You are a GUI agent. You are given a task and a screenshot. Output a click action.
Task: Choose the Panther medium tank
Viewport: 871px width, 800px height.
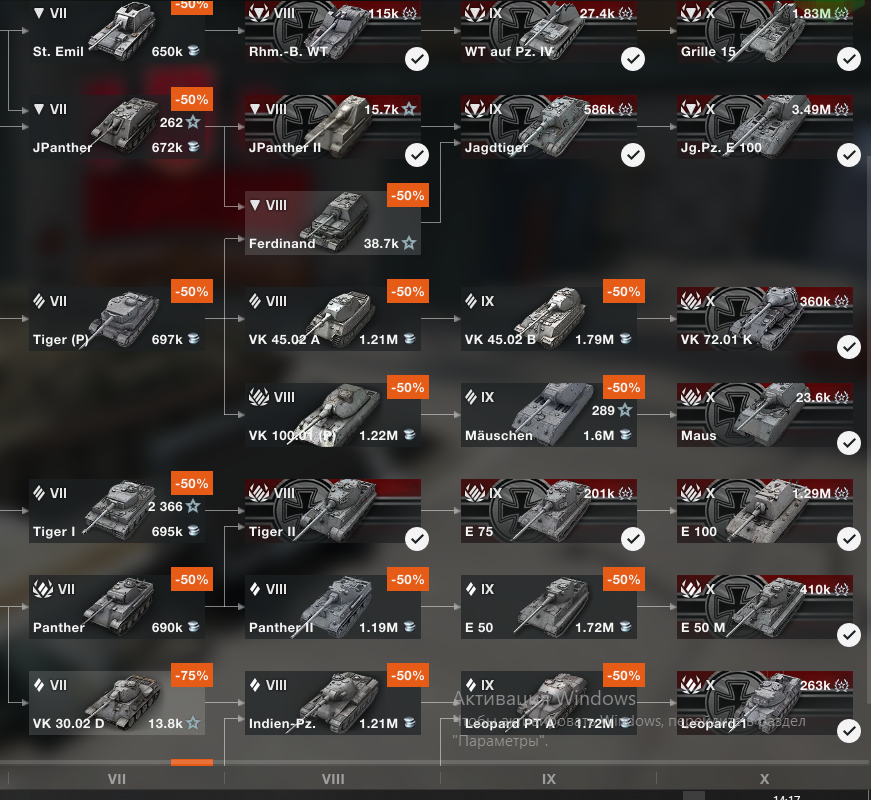pyautogui.click(x=117, y=607)
